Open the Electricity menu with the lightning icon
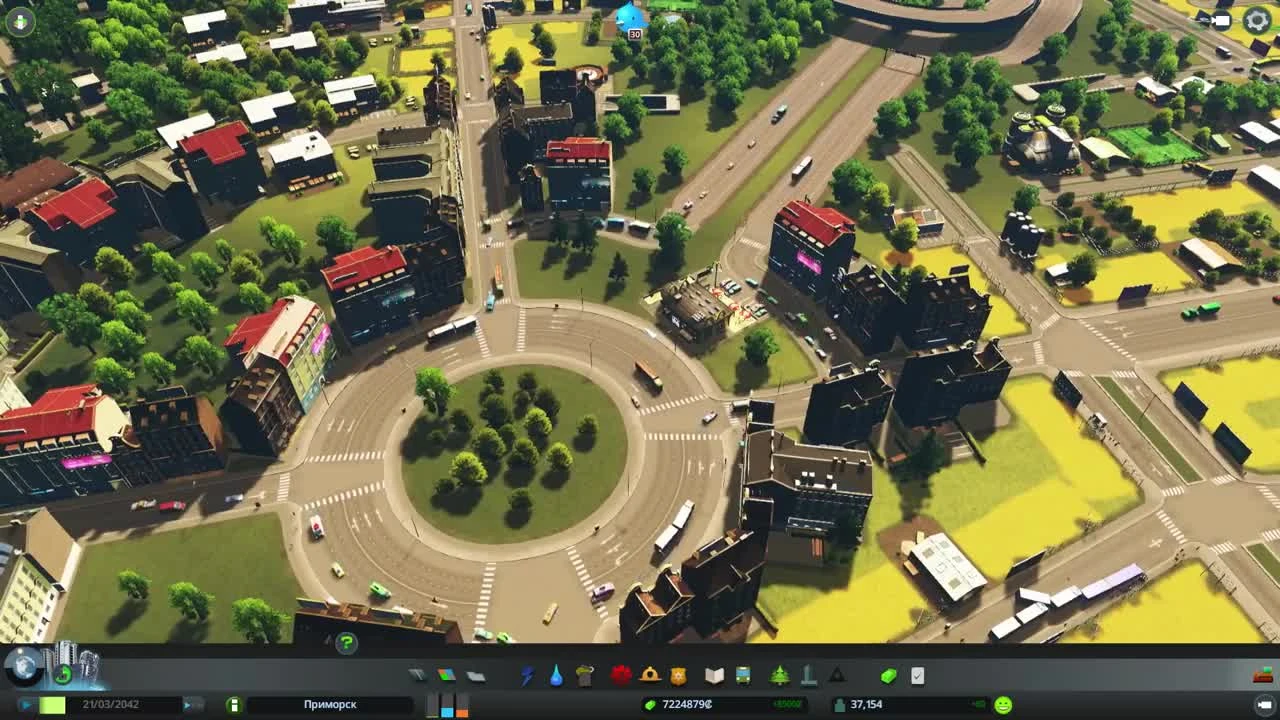The width and height of the screenshot is (1280, 720). pyautogui.click(x=527, y=674)
